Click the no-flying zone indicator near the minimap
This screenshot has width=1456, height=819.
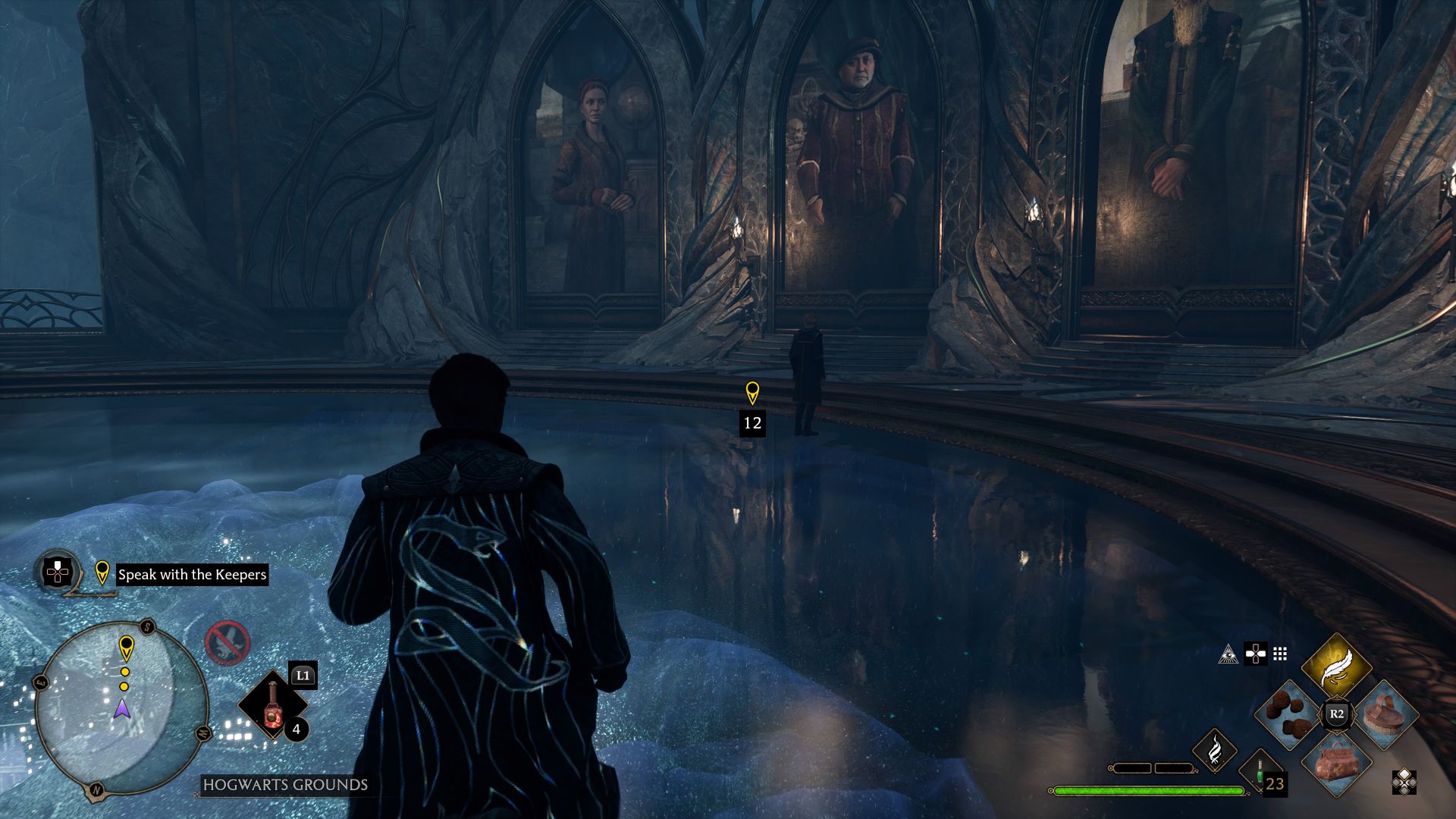pos(229,642)
